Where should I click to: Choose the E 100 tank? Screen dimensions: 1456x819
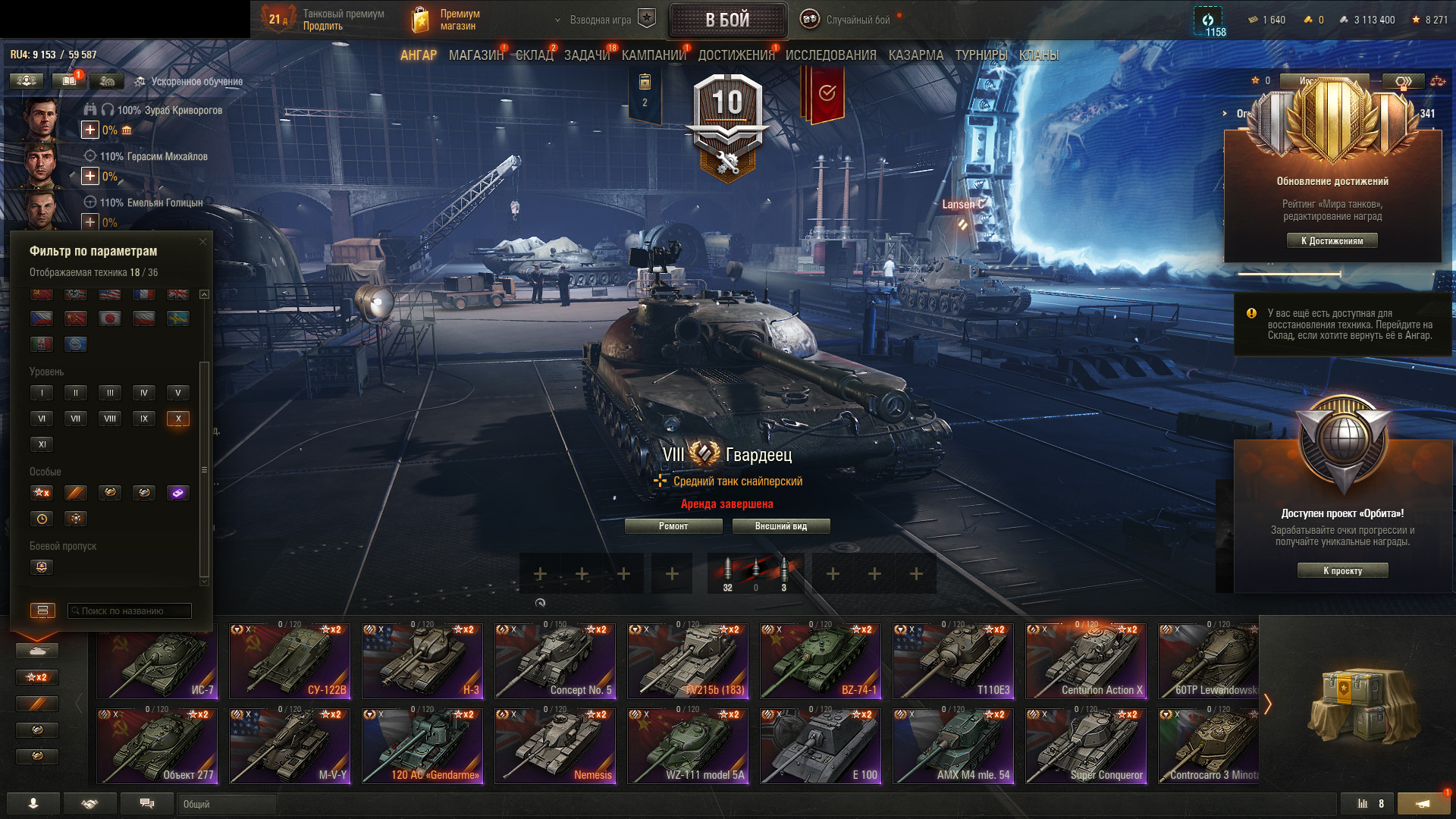click(x=821, y=746)
